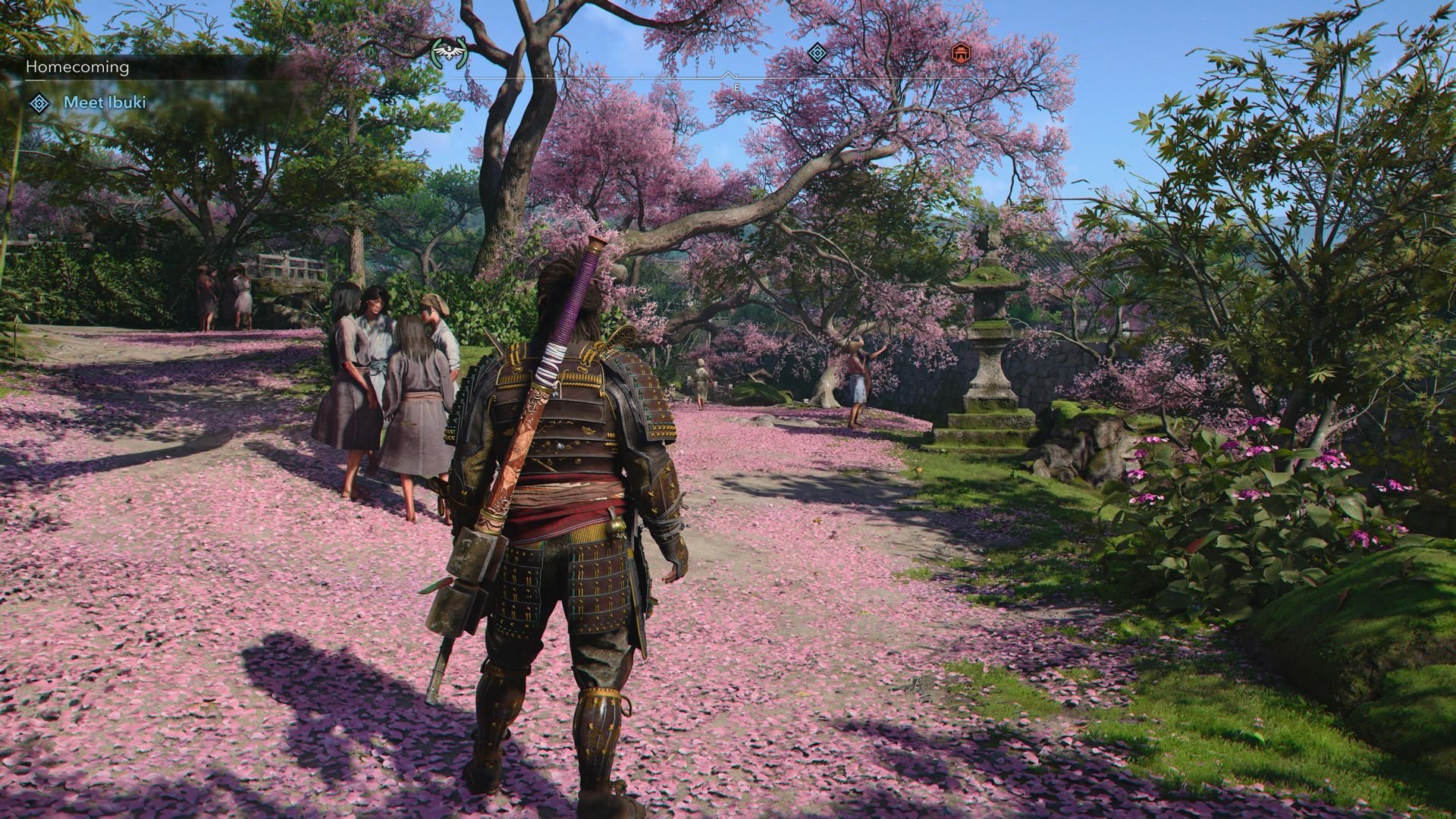
Task: Click the Meet Ibuki objective tracker
Action: (105, 102)
